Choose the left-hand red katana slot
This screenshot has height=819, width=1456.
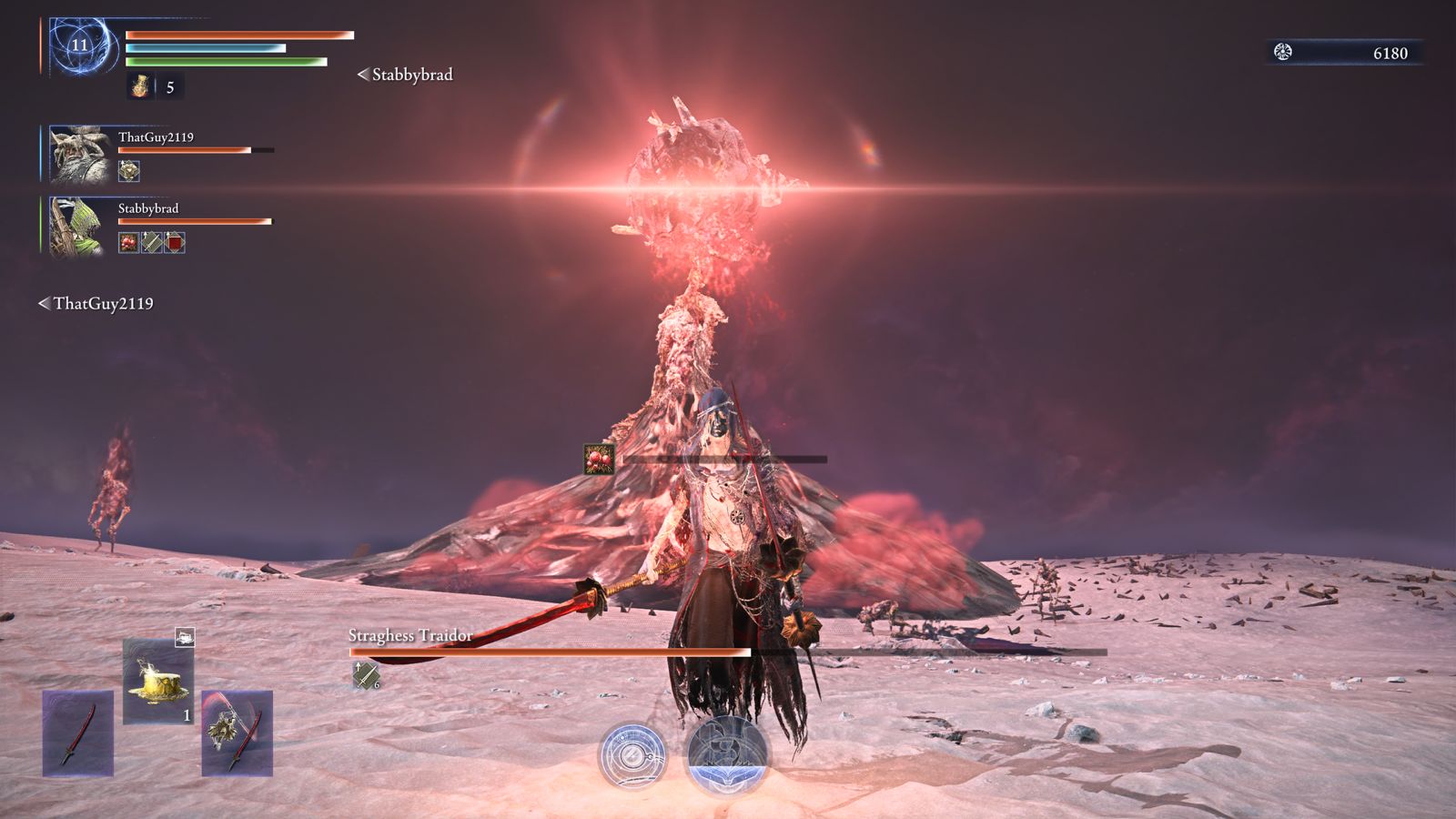coord(78,733)
